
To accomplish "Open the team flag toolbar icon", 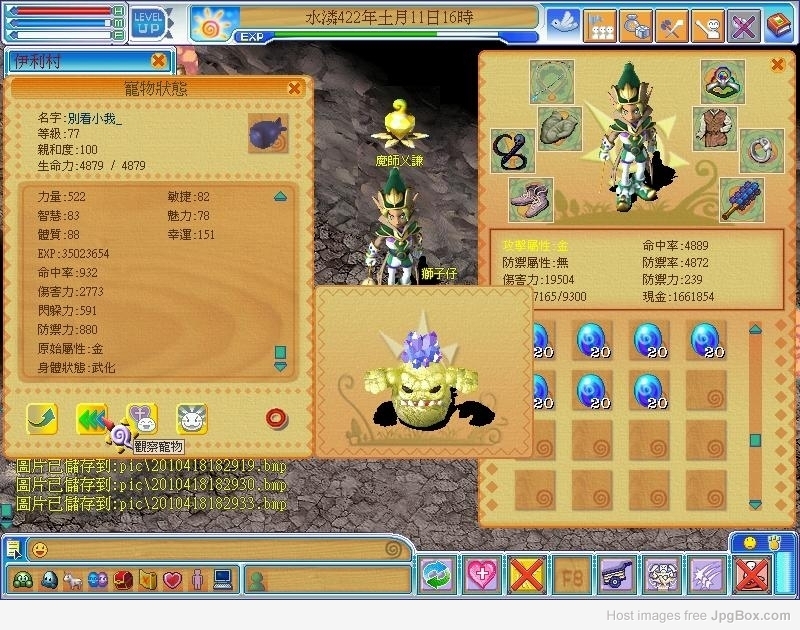I will (x=600, y=24).
